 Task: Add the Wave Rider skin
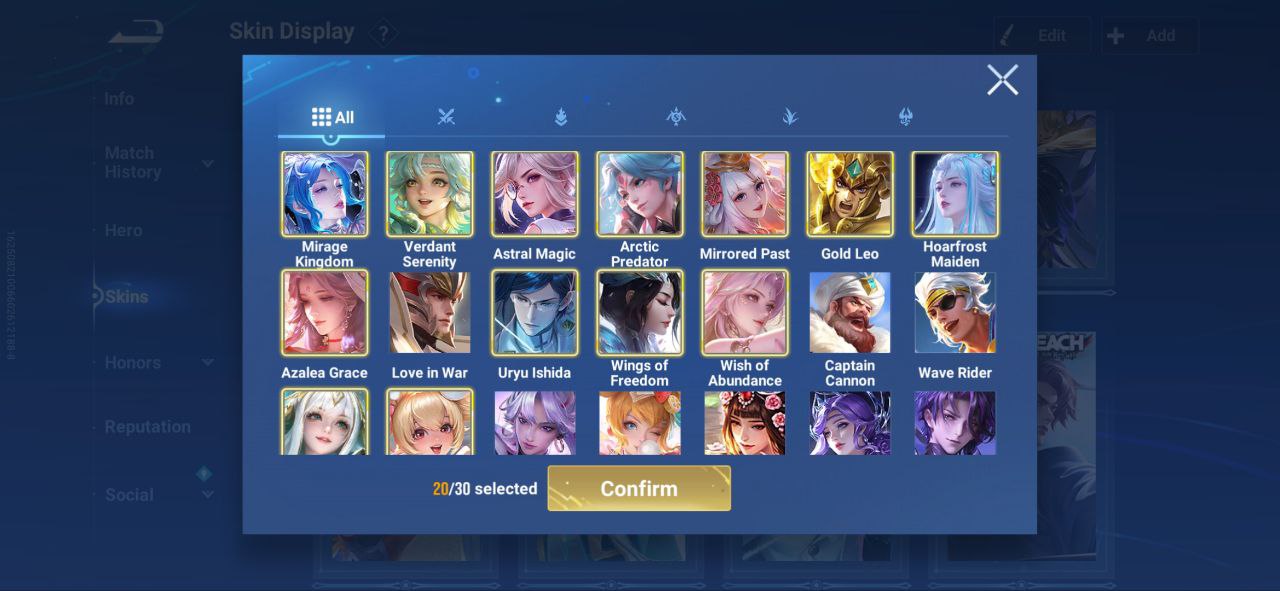(x=955, y=312)
